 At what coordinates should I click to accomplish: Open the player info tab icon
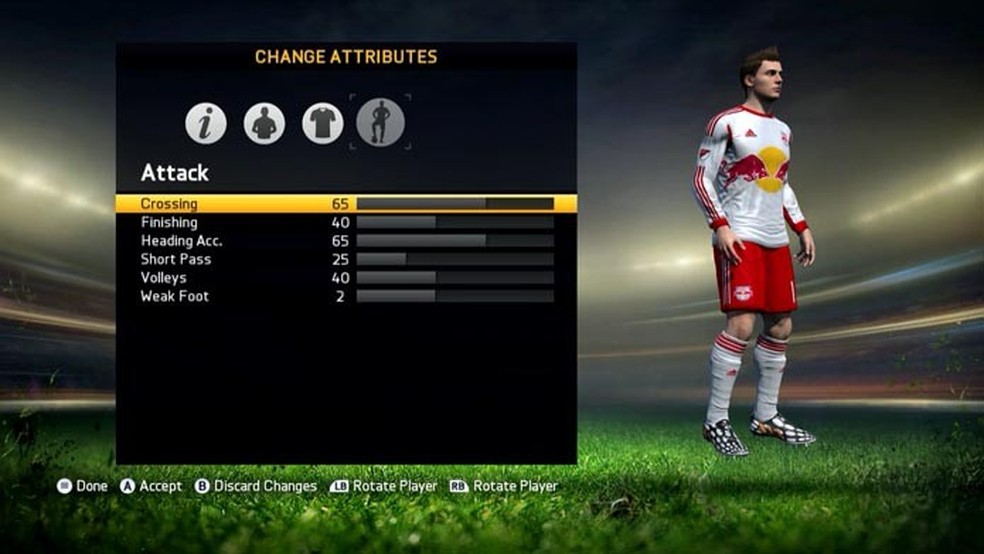coord(206,123)
